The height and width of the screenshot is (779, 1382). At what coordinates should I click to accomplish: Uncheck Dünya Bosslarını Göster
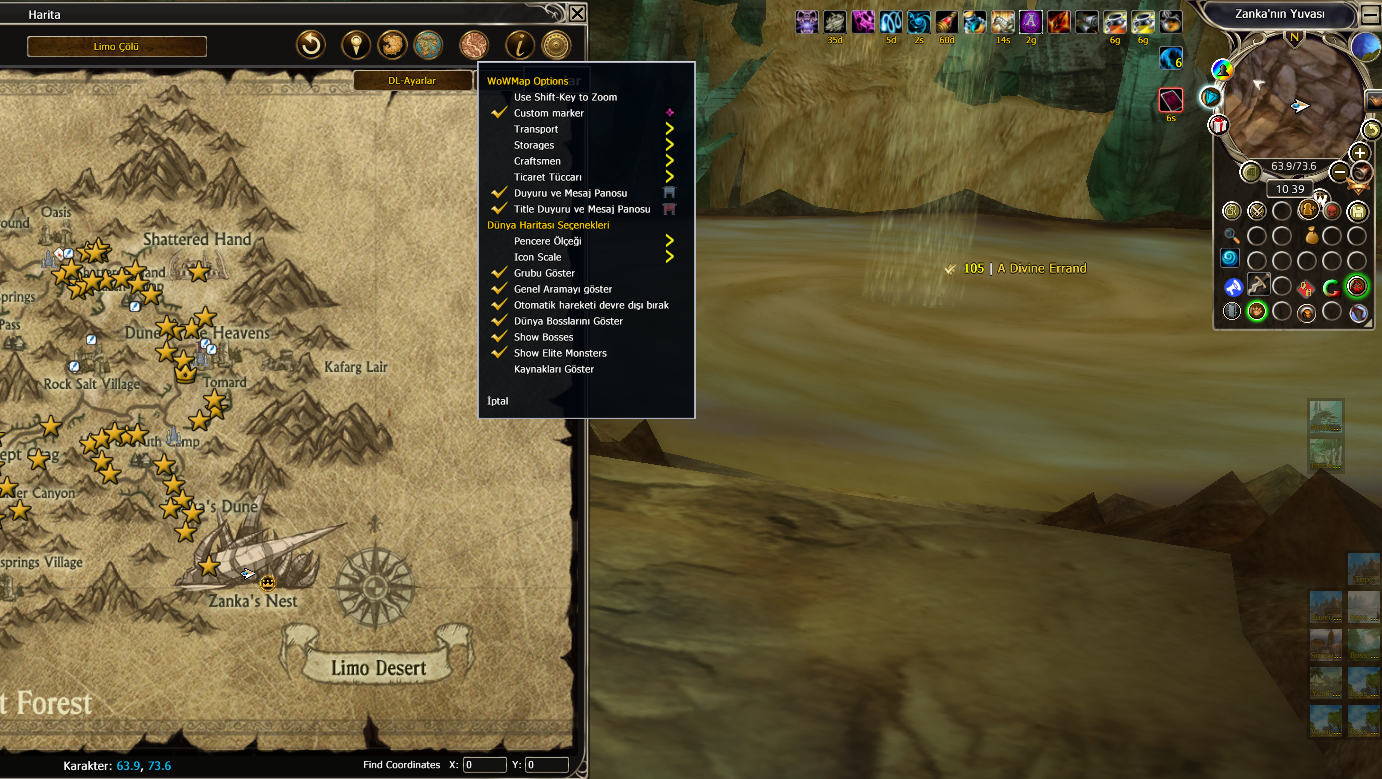568,321
